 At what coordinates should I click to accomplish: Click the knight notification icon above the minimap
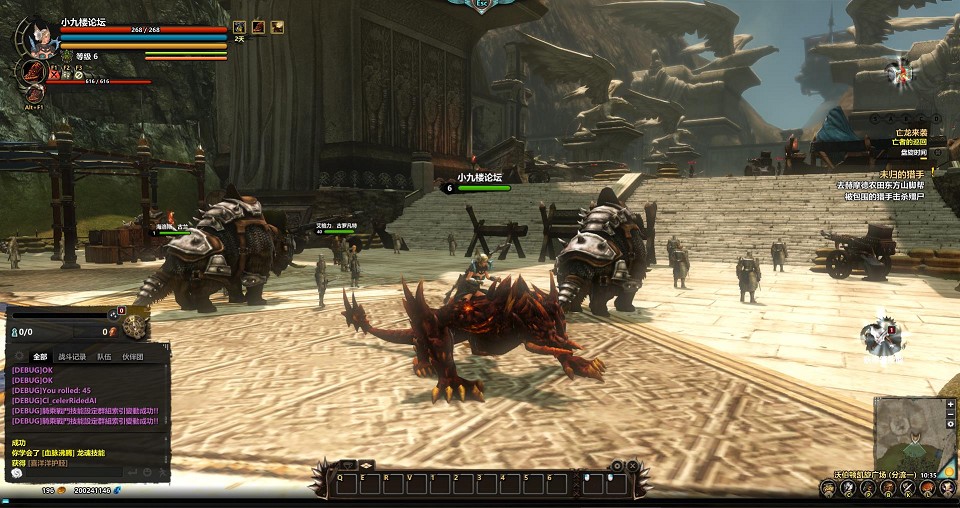[884, 338]
